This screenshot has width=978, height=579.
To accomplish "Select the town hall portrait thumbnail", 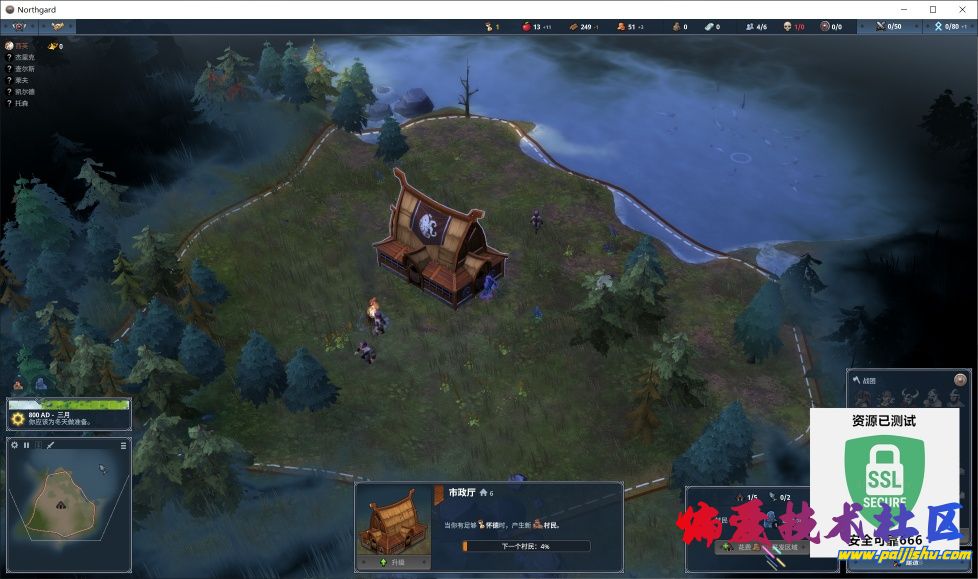I will (394, 520).
